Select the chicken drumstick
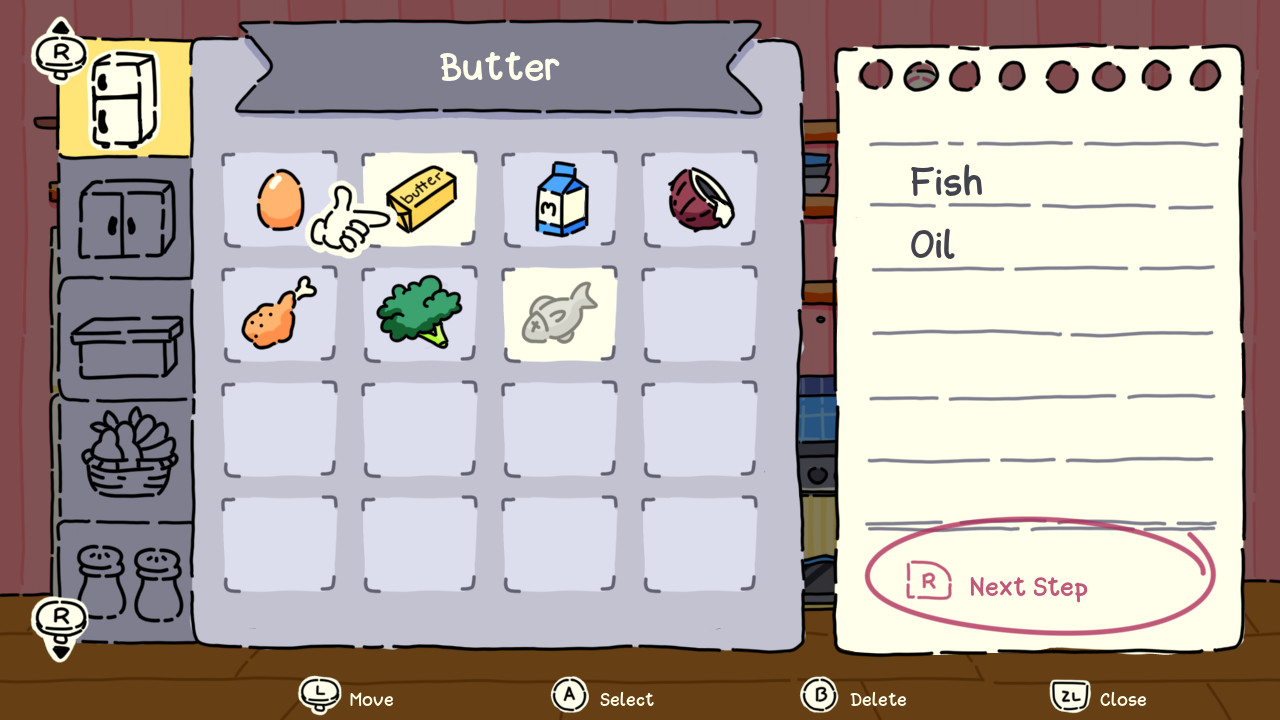Viewport: 1280px width, 720px height. [x=278, y=312]
